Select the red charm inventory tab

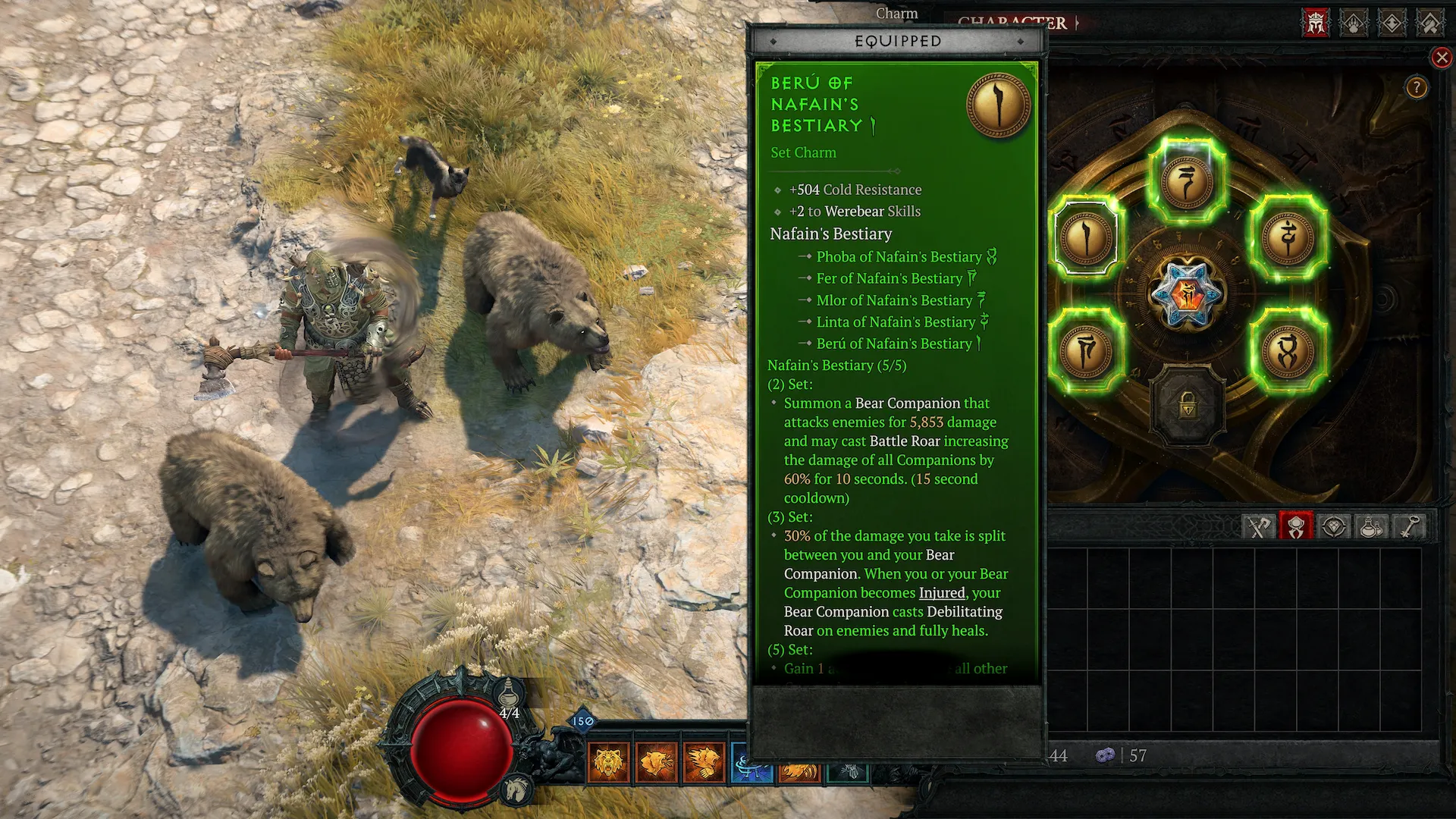(x=1296, y=526)
